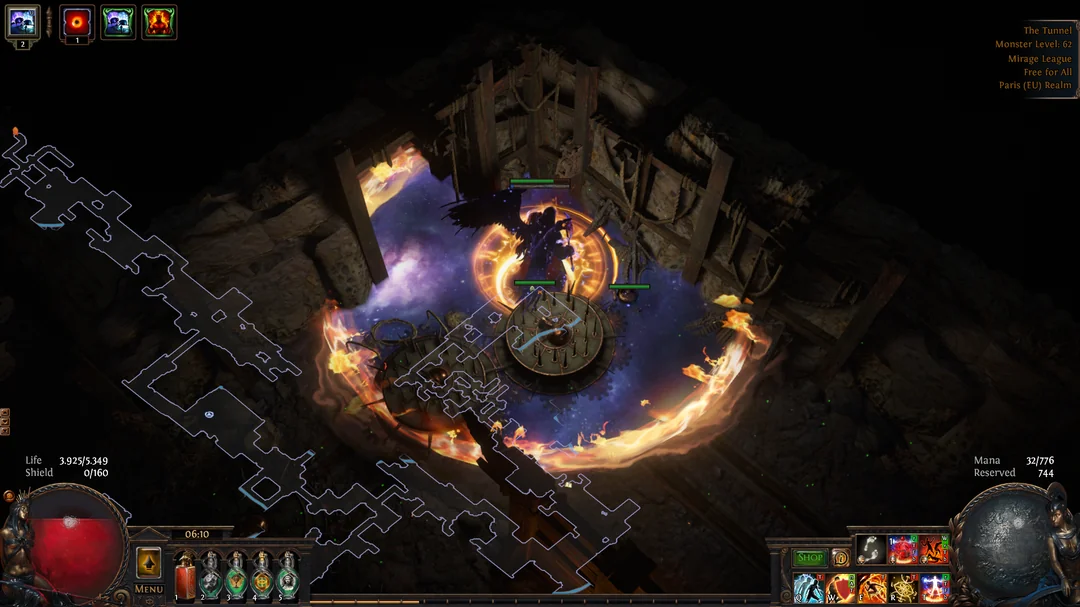The width and height of the screenshot is (1080, 607).
Task: Select the red eye debuff icon
Action: pyautogui.click(x=77, y=22)
